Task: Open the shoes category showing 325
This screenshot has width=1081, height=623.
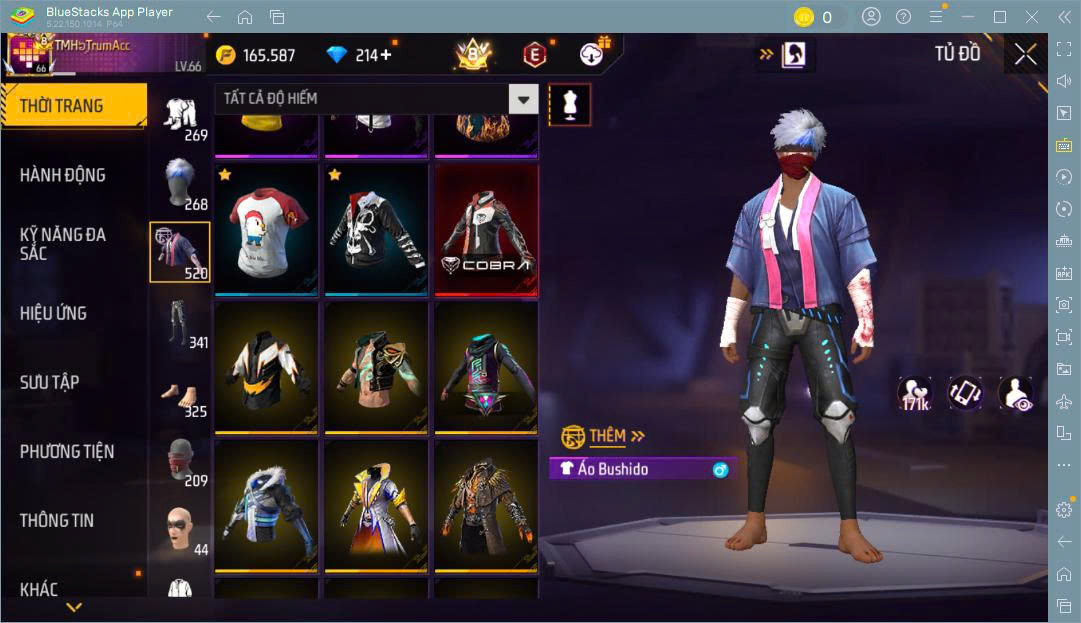Action: pyautogui.click(x=181, y=393)
